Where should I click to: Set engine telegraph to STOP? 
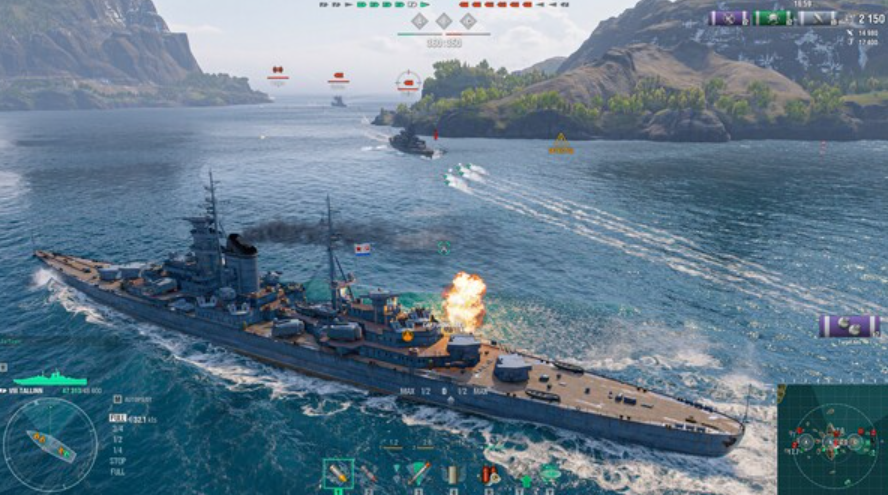pyautogui.click(x=118, y=461)
